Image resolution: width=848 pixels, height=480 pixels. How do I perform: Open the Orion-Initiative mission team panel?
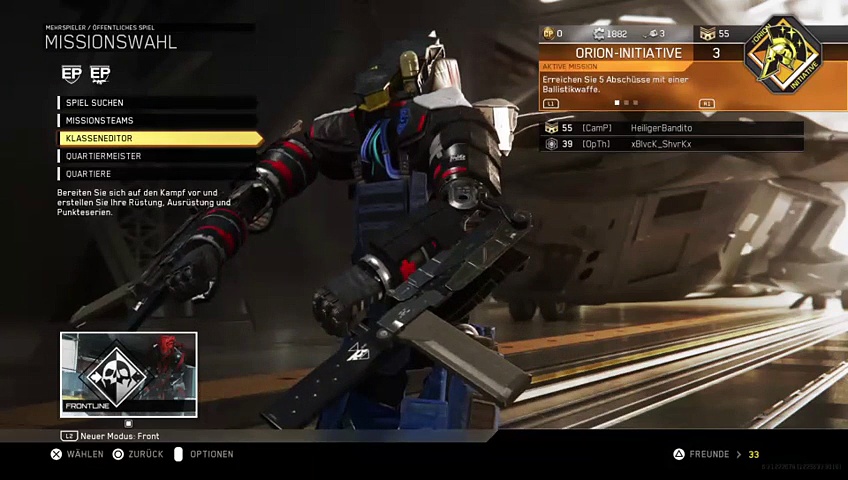629,53
